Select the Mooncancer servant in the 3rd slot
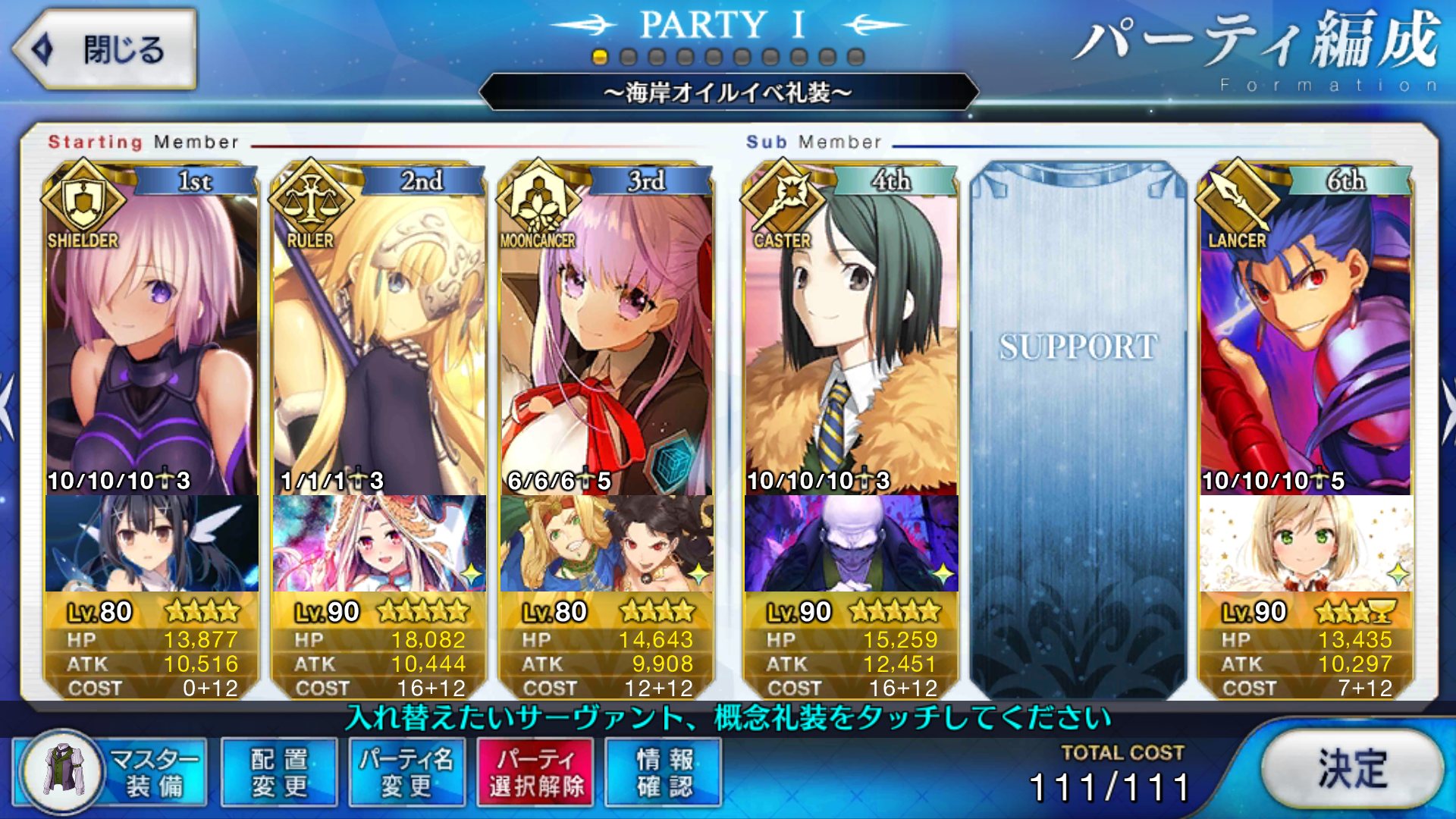This screenshot has width=1456, height=819. pyautogui.click(x=606, y=341)
